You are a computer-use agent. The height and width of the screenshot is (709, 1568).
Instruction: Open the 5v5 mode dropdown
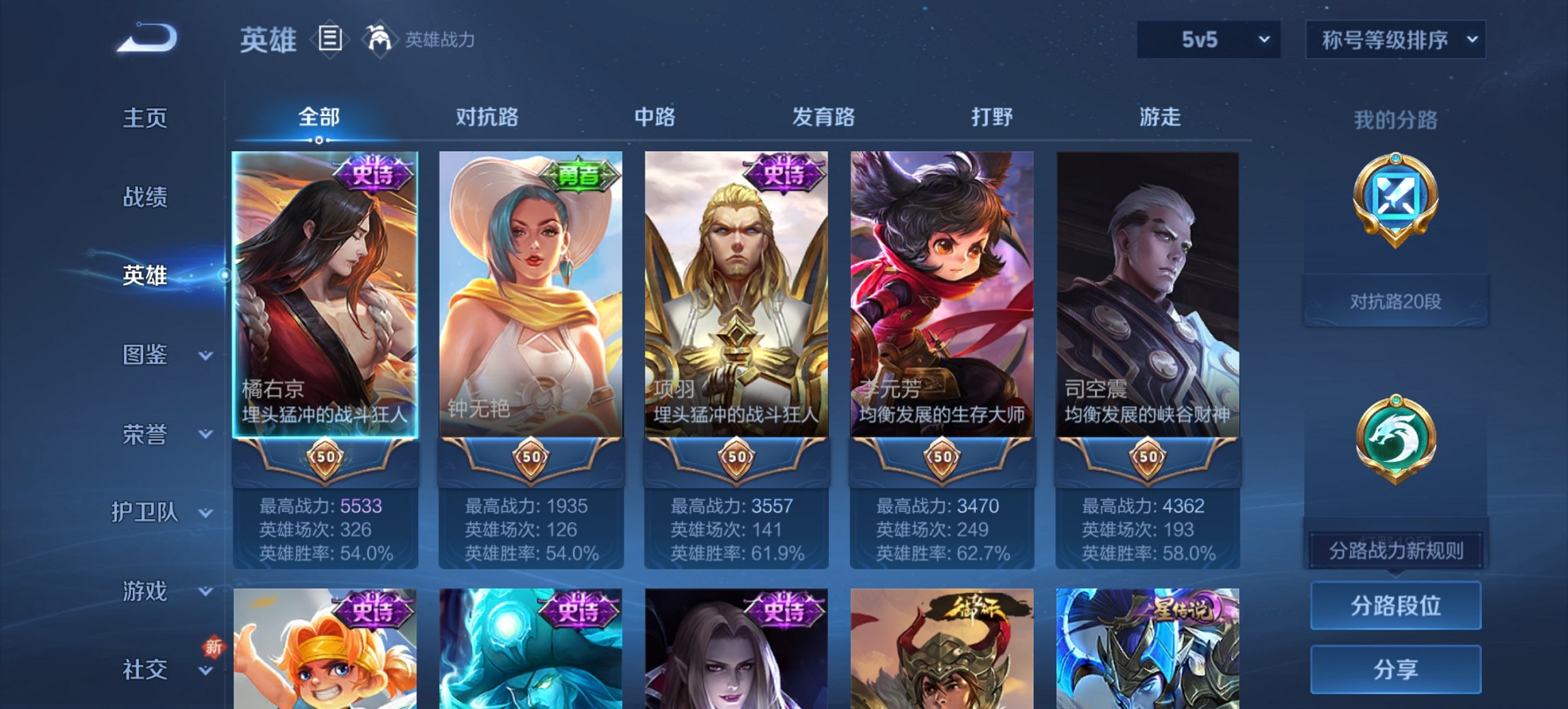[x=1207, y=39]
